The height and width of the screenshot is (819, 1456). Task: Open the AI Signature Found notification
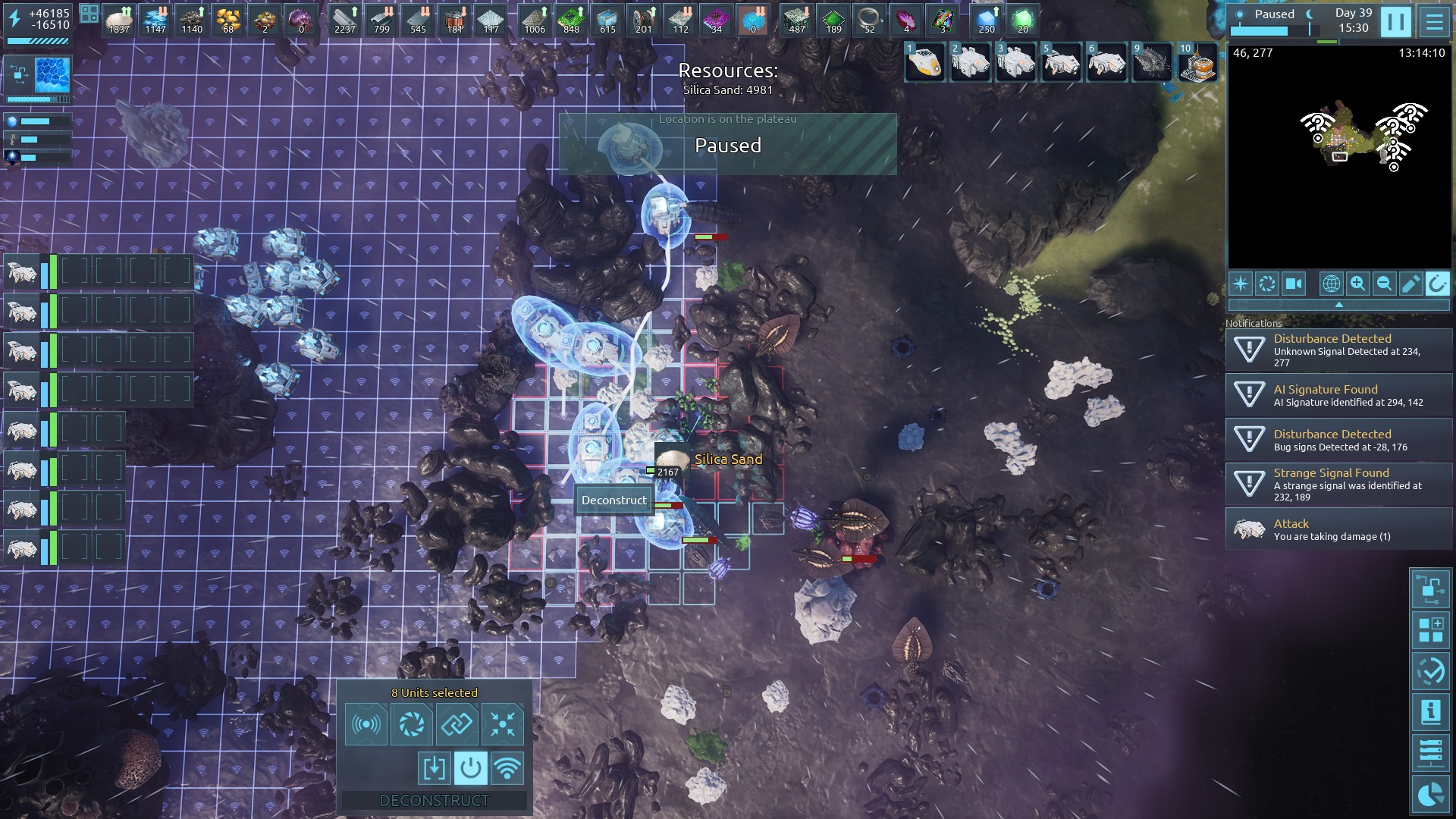pyautogui.click(x=1338, y=395)
